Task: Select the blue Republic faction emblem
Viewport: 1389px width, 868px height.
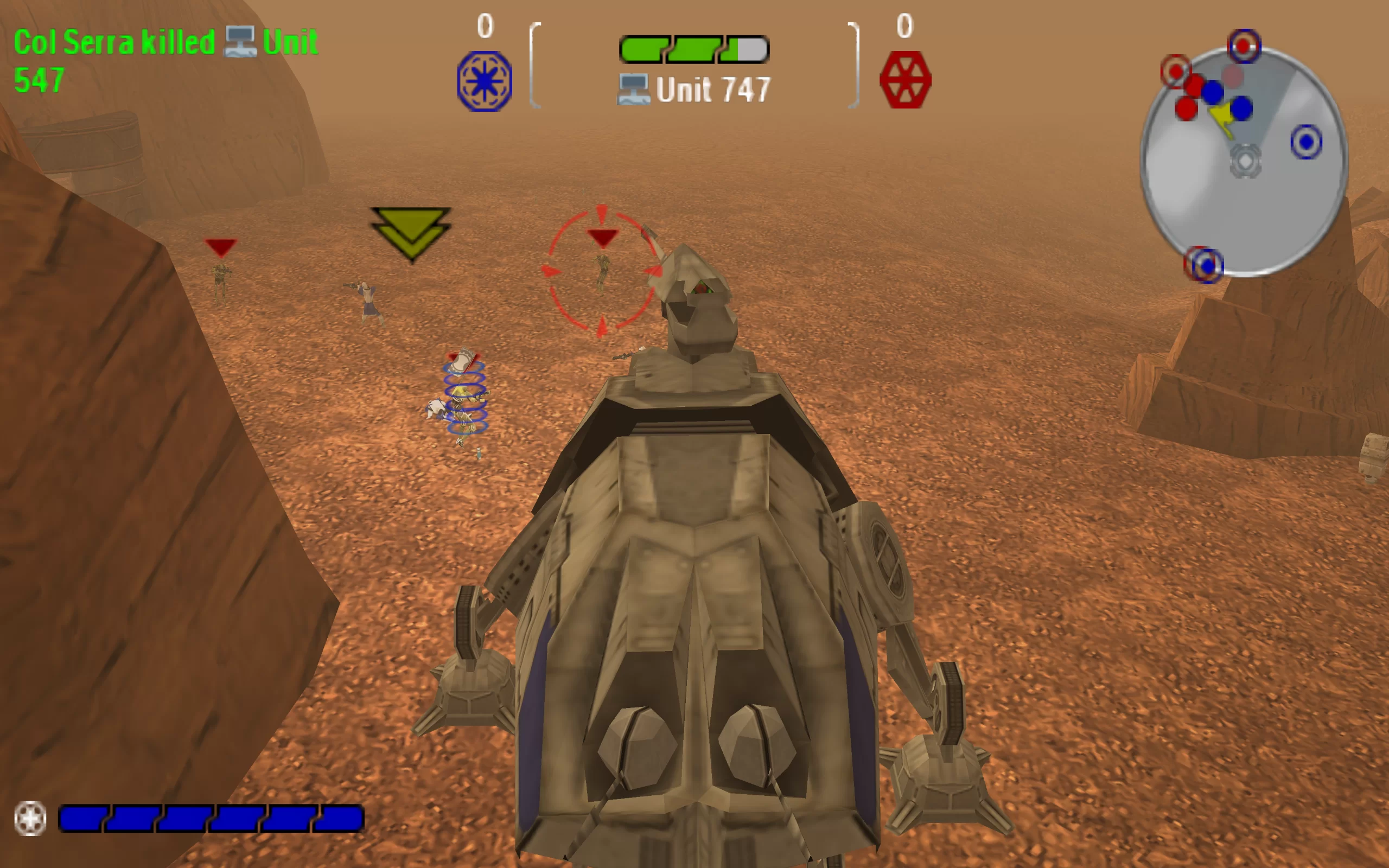Action: coord(485,81)
